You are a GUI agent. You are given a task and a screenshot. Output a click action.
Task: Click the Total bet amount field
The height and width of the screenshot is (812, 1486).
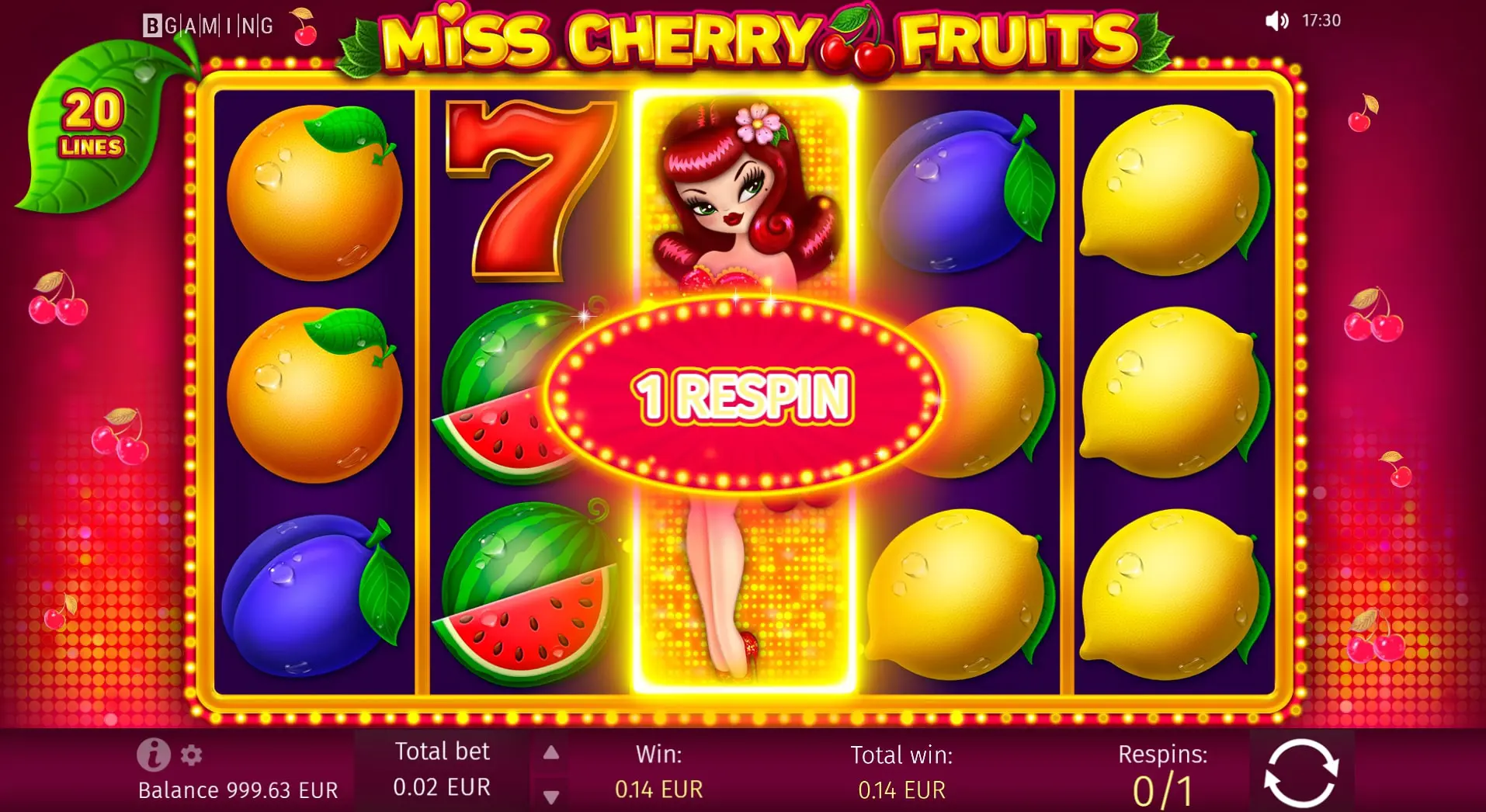click(443, 770)
